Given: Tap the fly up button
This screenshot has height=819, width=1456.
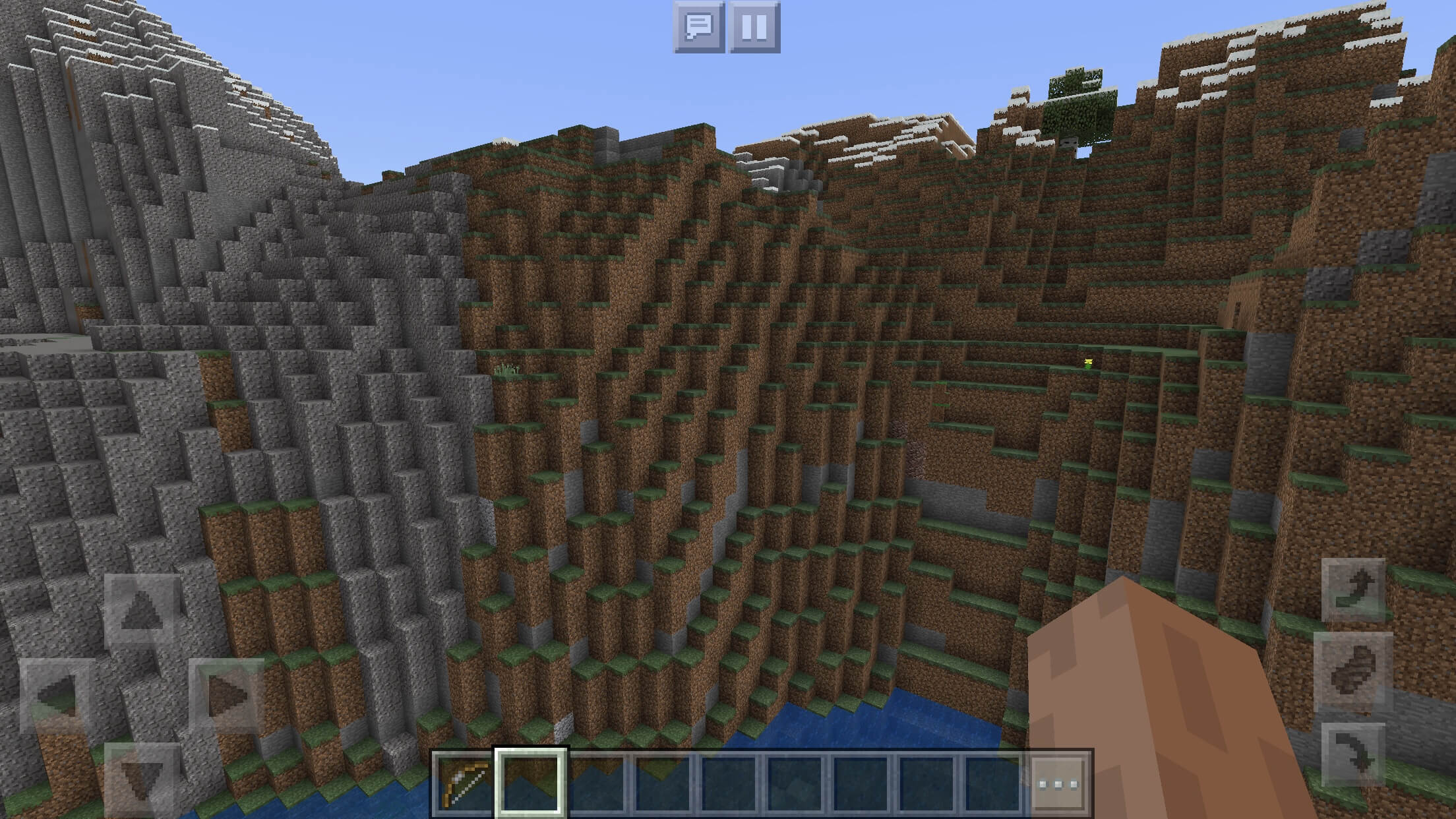Looking at the screenshot, I should tap(1353, 589).
